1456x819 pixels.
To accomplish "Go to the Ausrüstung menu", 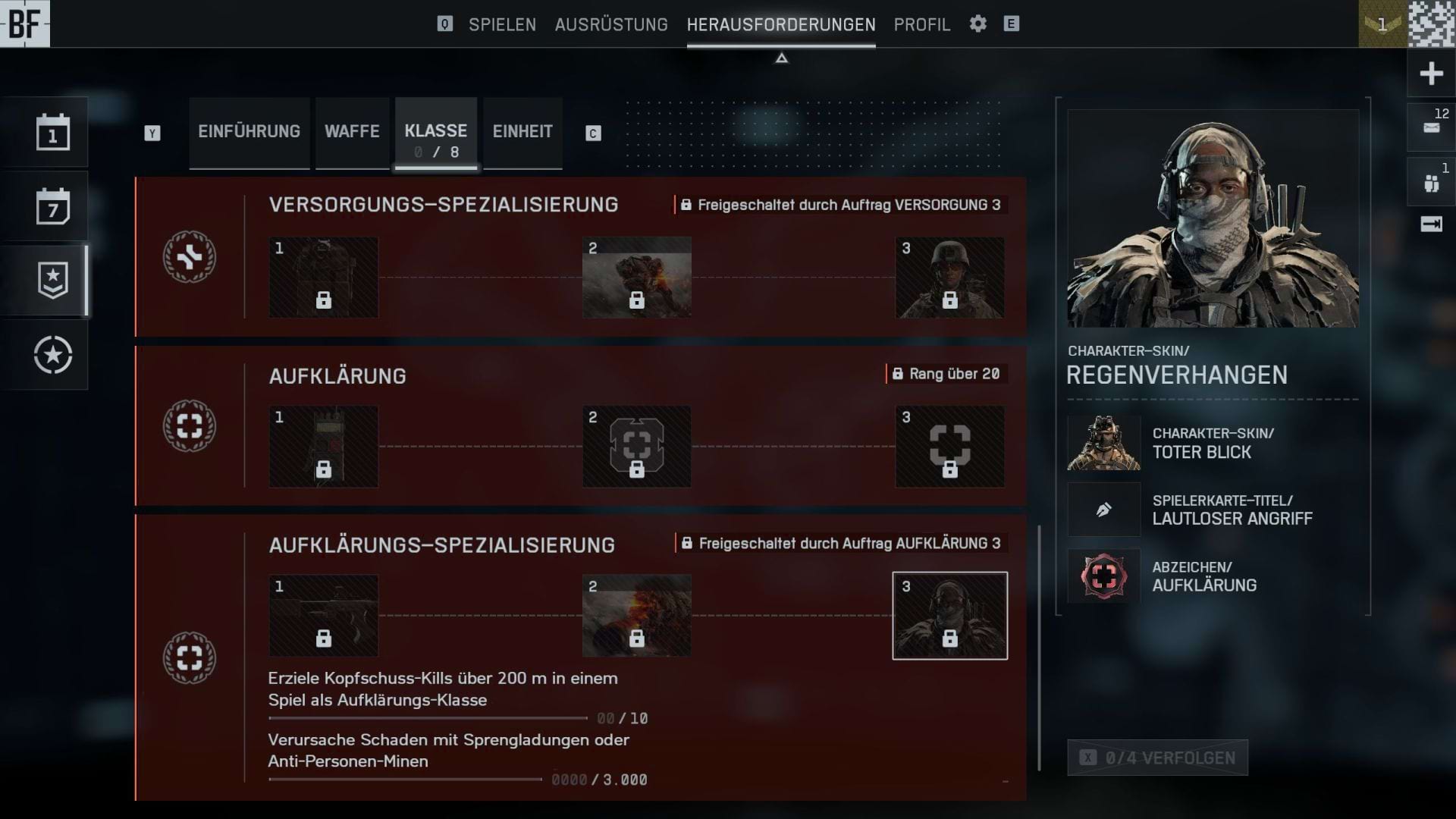I will pos(611,24).
